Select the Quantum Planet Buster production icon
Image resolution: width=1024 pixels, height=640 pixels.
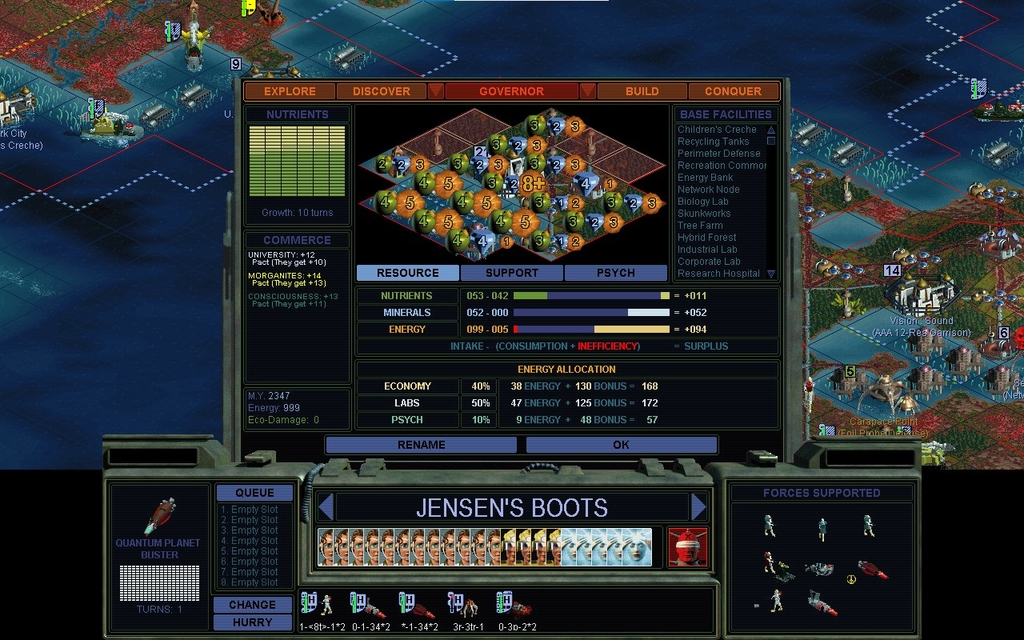coord(160,515)
